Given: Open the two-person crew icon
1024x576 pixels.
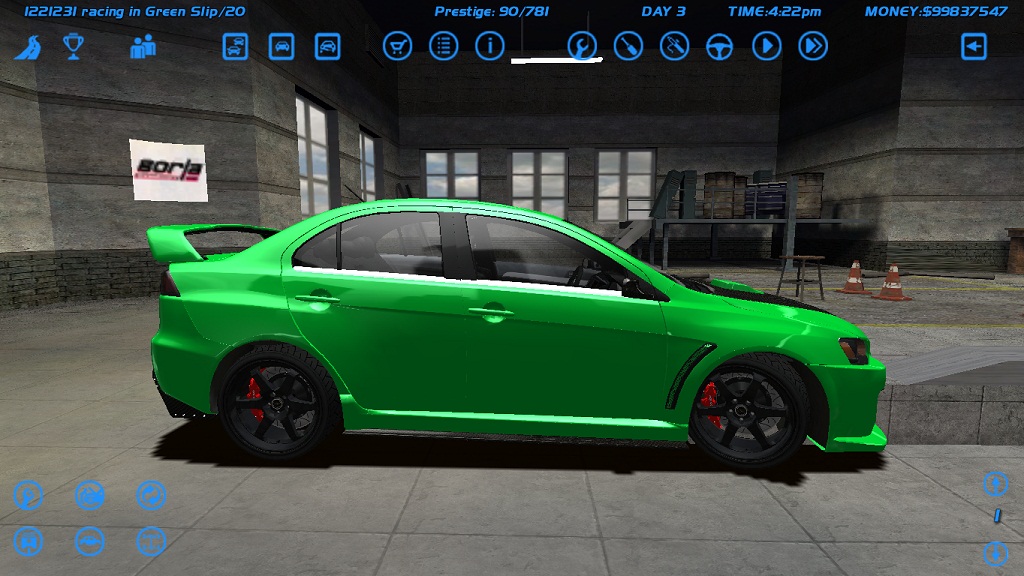Looking at the screenshot, I should 143,46.
